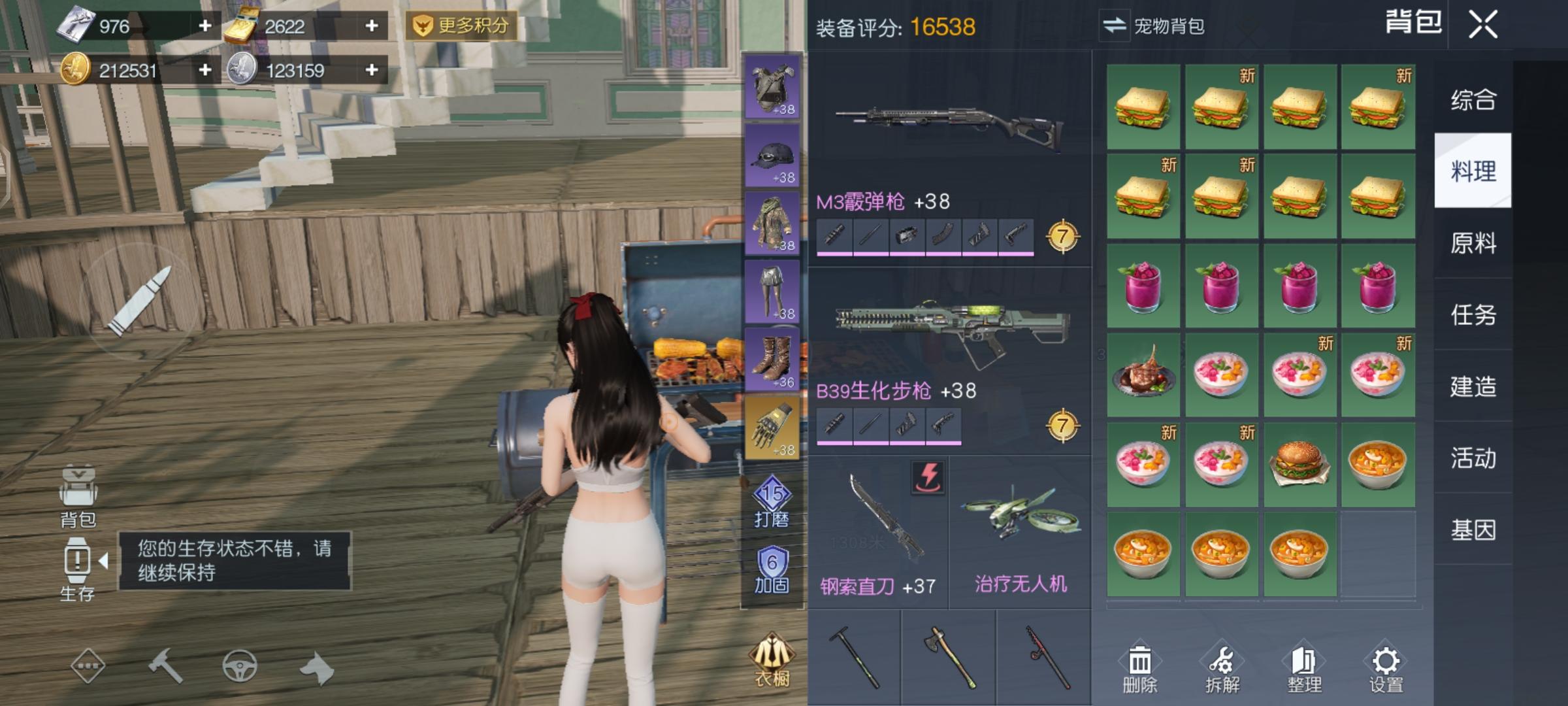Image resolution: width=1568 pixels, height=706 pixels.
Task: Switch to the 原料 tab
Action: (1475, 243)
